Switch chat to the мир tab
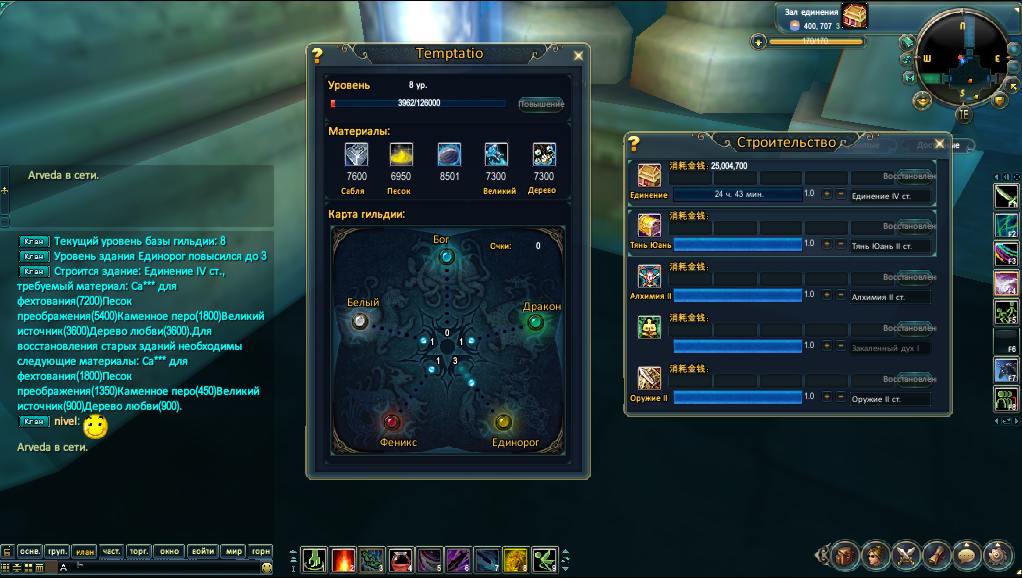The height and width of the screenshot is (578, 1022). [x=234, y=551]
